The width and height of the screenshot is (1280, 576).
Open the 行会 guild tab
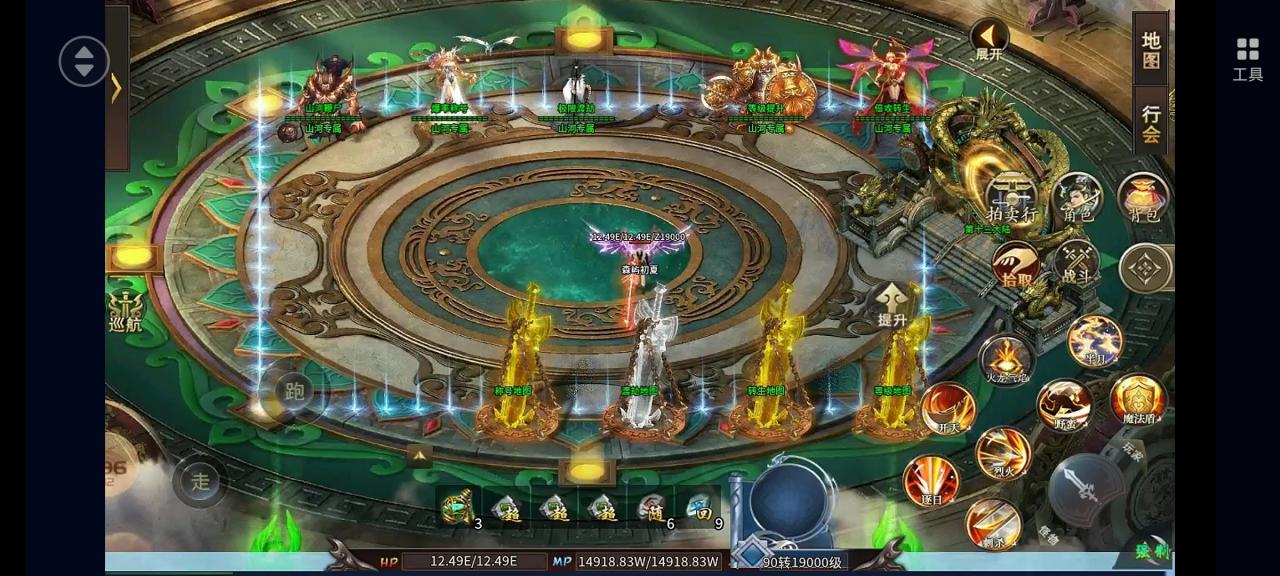pyautogui.click(x=1150, y=123)
